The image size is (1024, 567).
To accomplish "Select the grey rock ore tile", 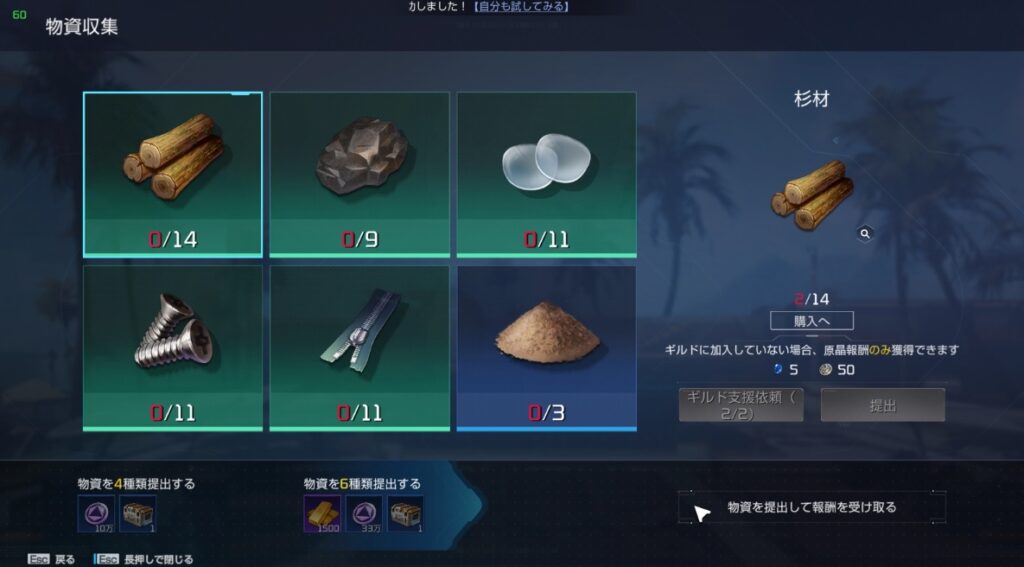I will click(360, 174).
